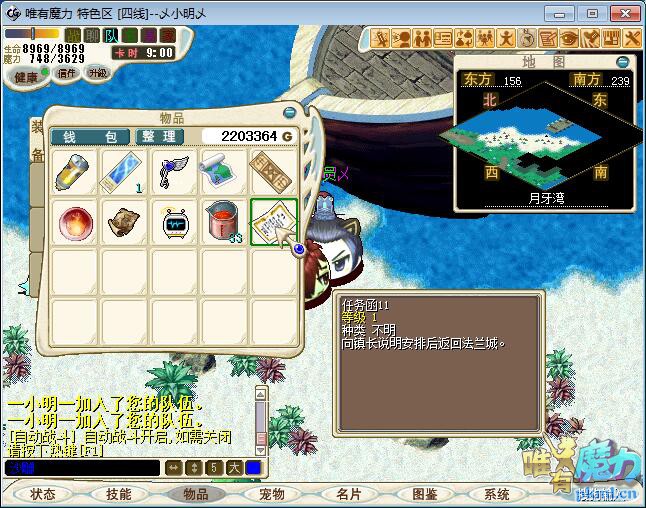Close the game window
Viewport: 646px width, 508px height.
click(x=622, y=13)
